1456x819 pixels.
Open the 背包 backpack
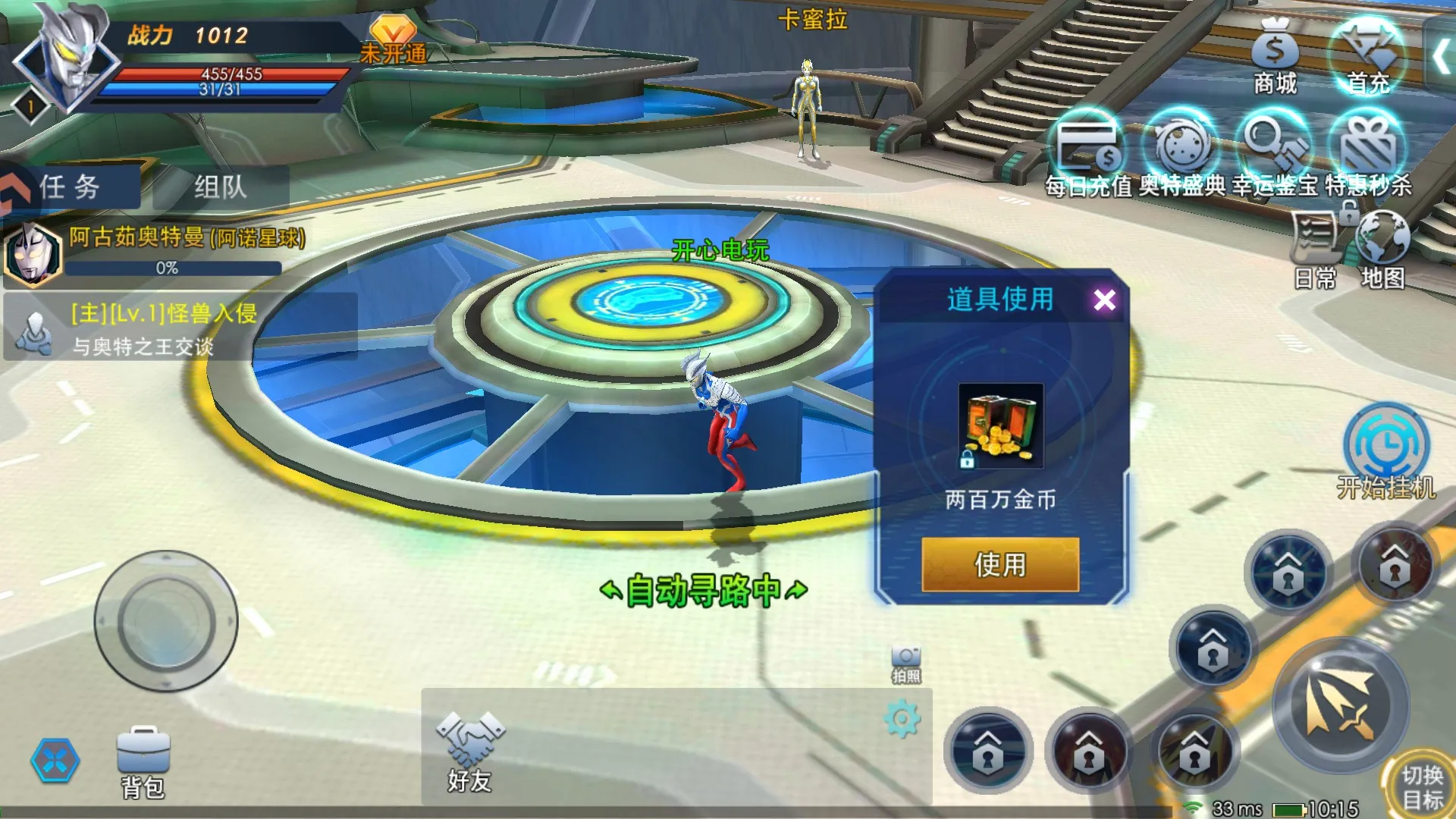tap(143, 762)
